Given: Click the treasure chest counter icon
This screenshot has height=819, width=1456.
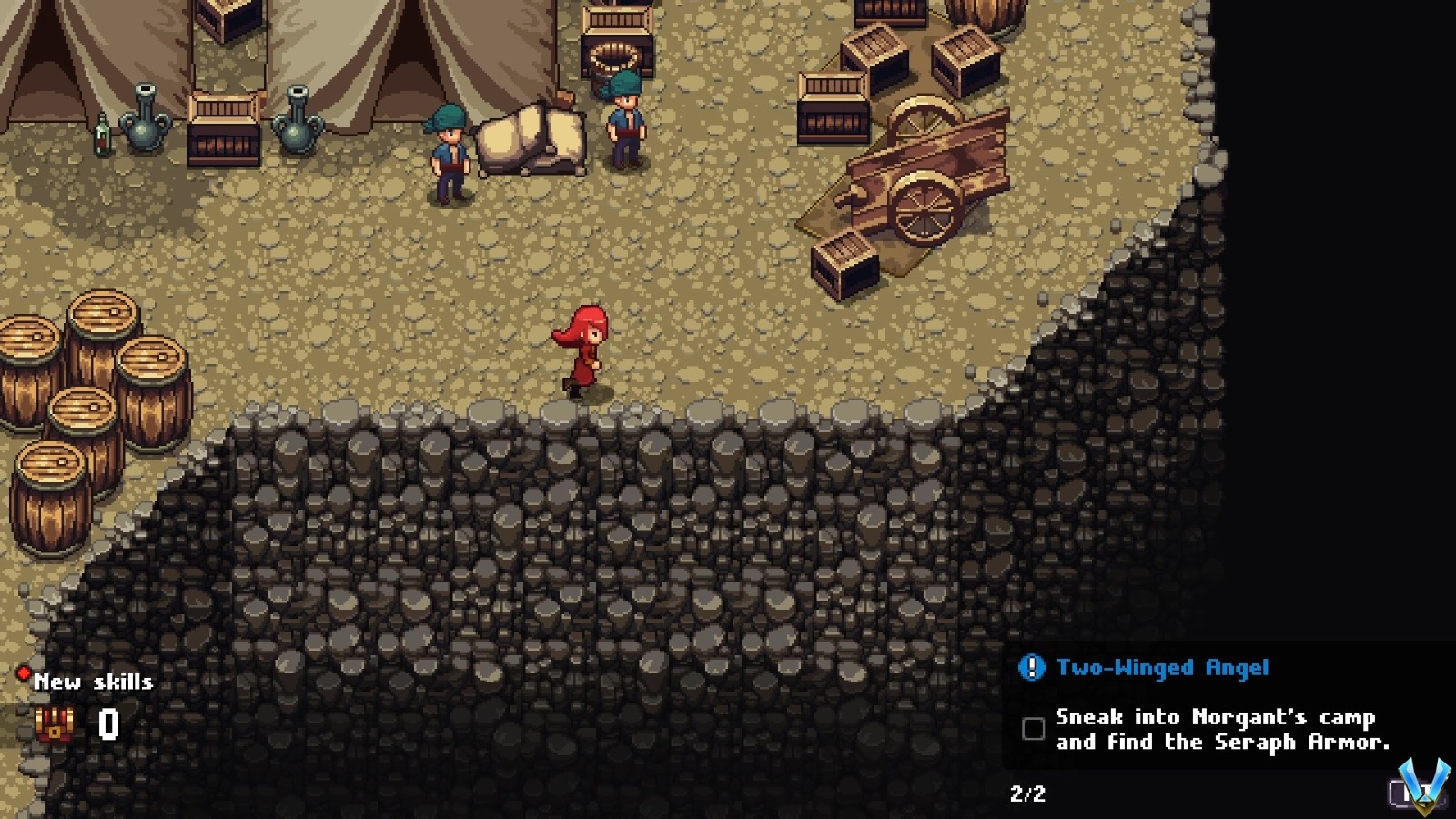Looking at the screenshot, I should pos(53,725).
